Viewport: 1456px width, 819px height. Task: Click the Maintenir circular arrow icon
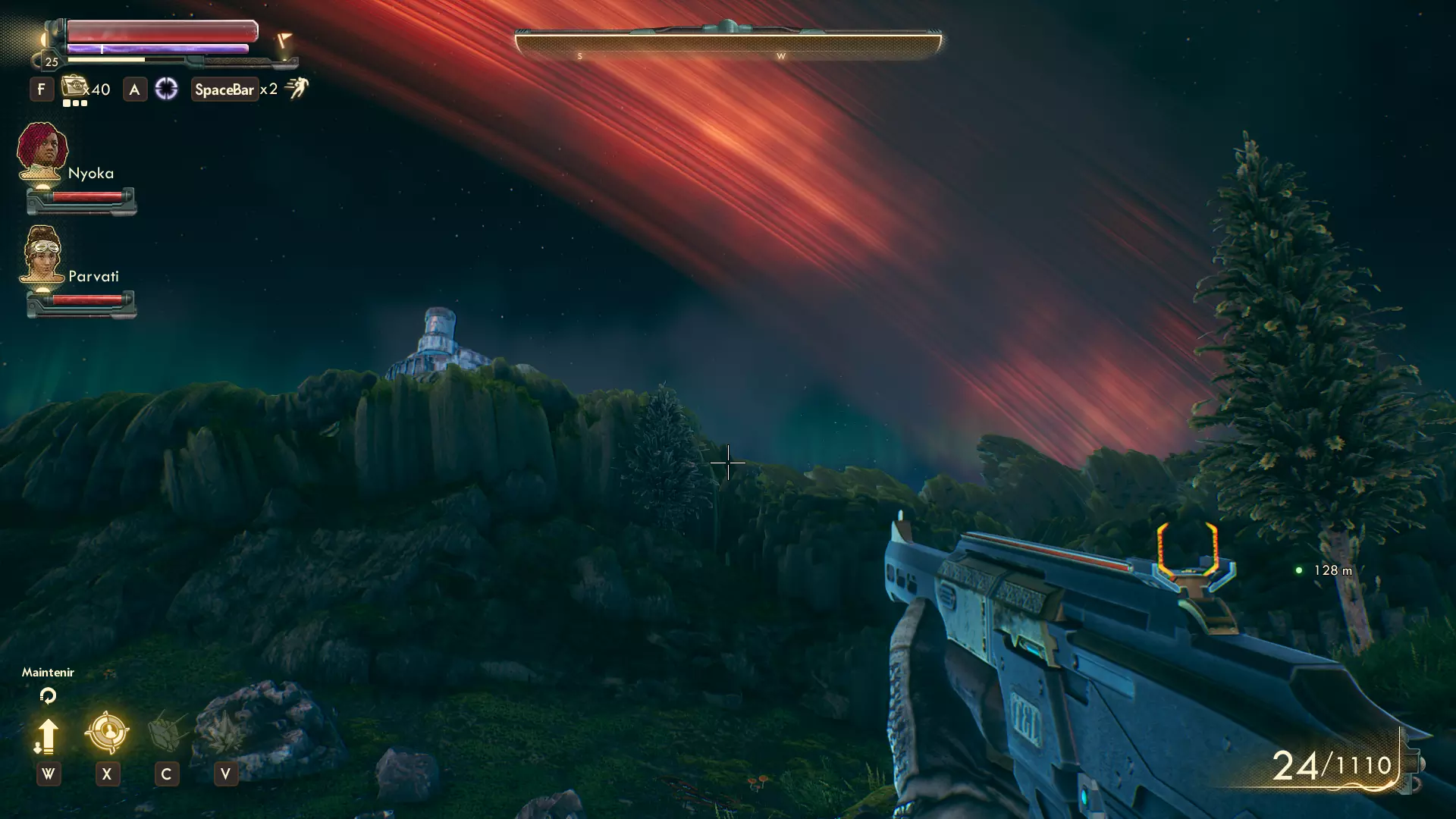(x=48, y=695)
